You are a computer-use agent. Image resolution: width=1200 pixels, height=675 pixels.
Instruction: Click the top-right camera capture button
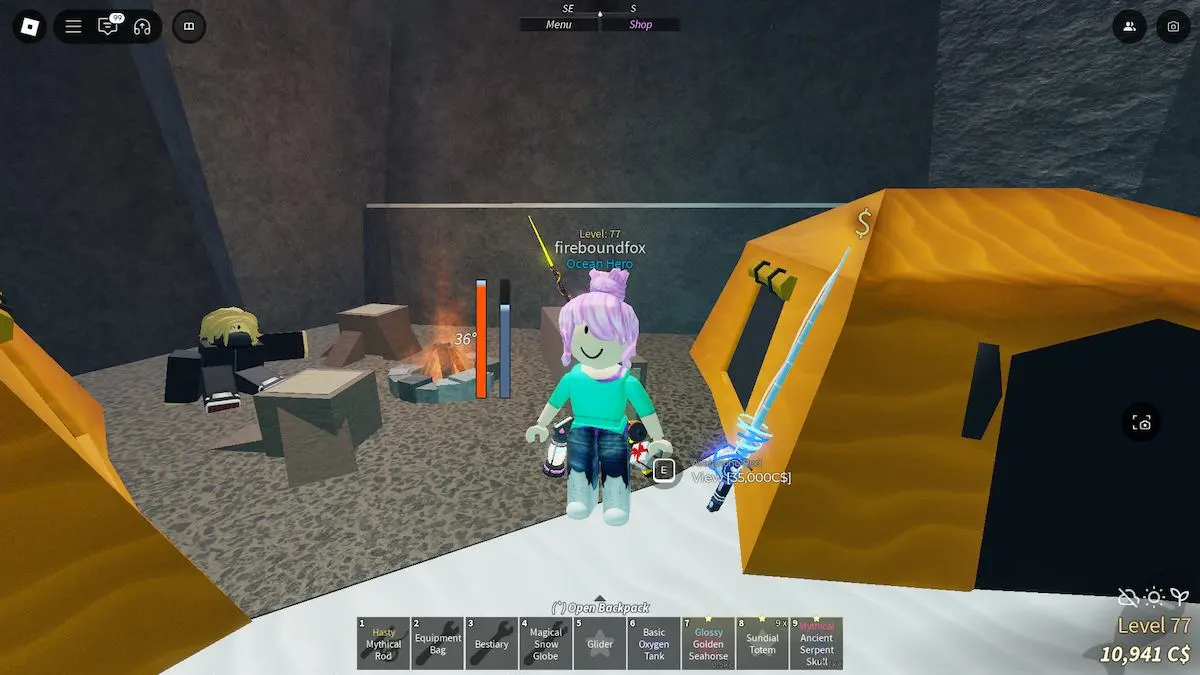click(1173, 27)
